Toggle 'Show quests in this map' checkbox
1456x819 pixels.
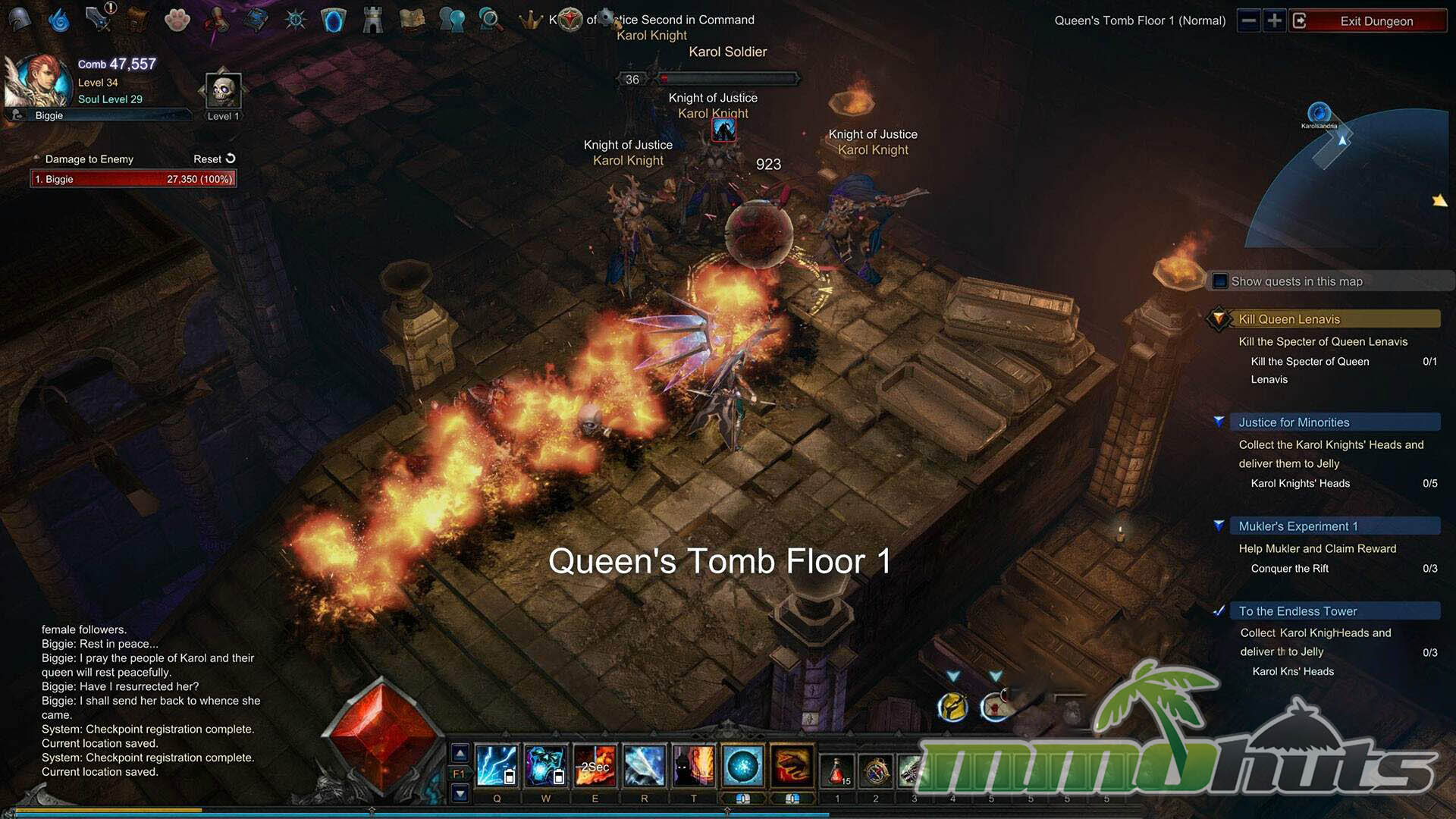tap(1220, 281)
